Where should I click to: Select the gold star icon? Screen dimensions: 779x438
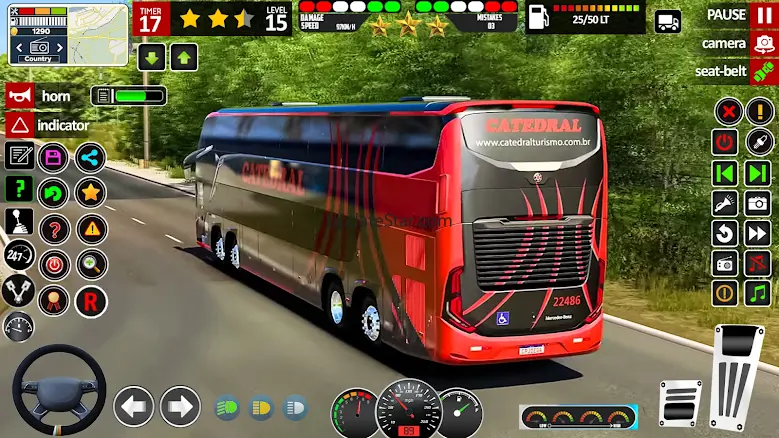click(x=90, y=192)
